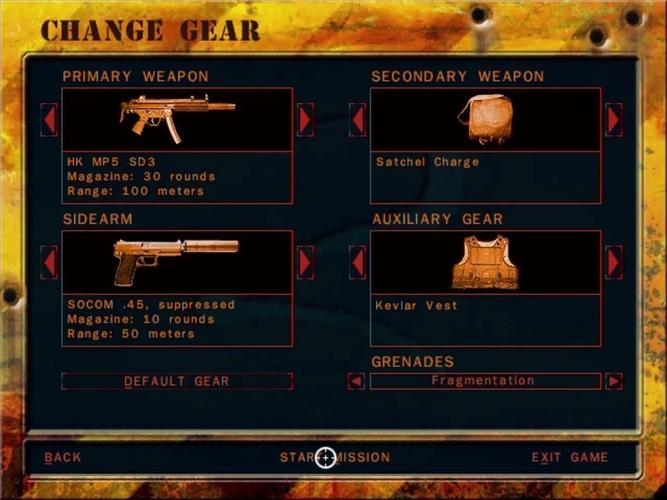
Task: Select the Kevlar Vest image
Action: click(x=485, y=261)
